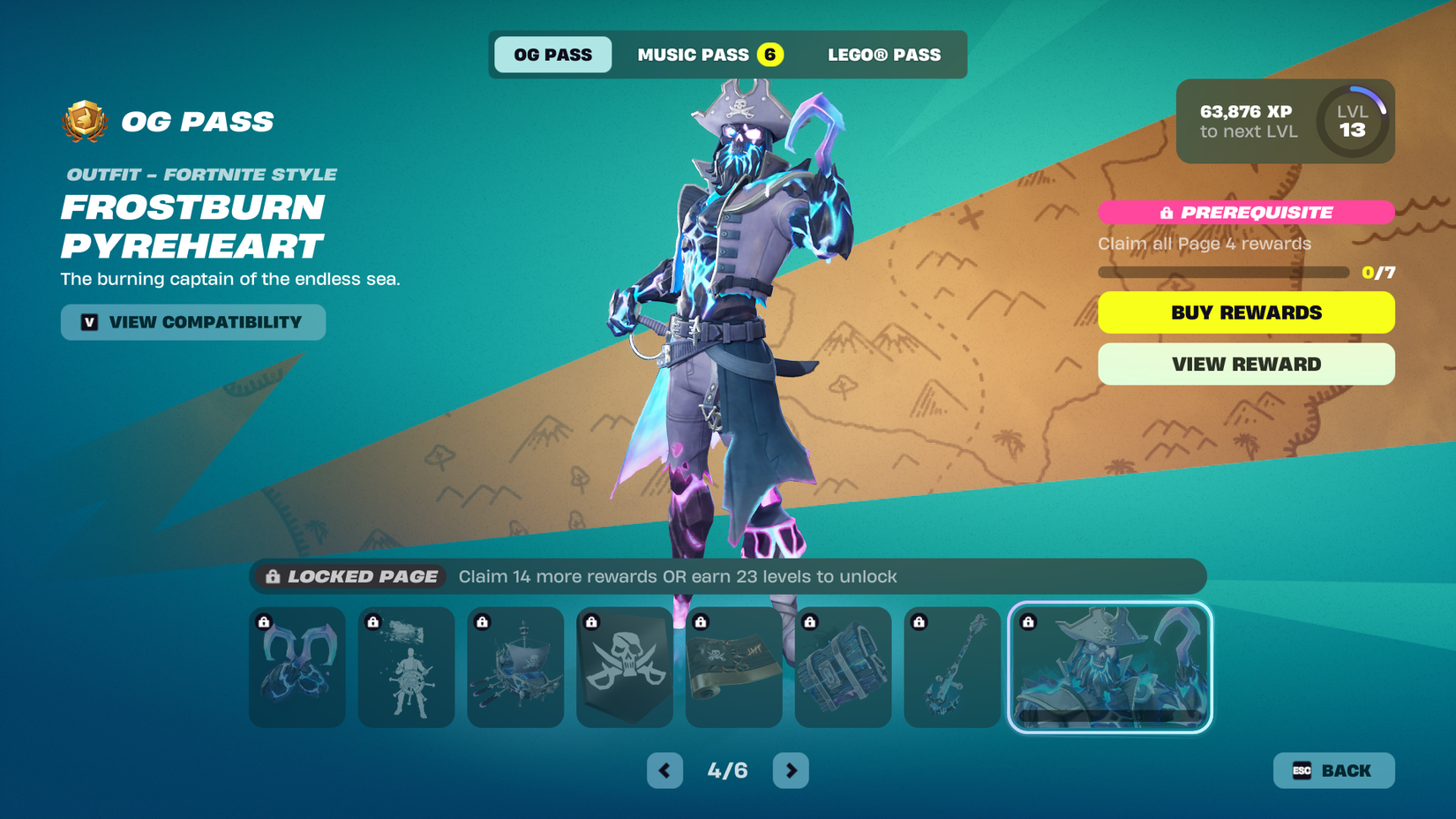The image size is (1456, 819).
Task: Go to the next rewards page arrow
Action: pos(790,770)
